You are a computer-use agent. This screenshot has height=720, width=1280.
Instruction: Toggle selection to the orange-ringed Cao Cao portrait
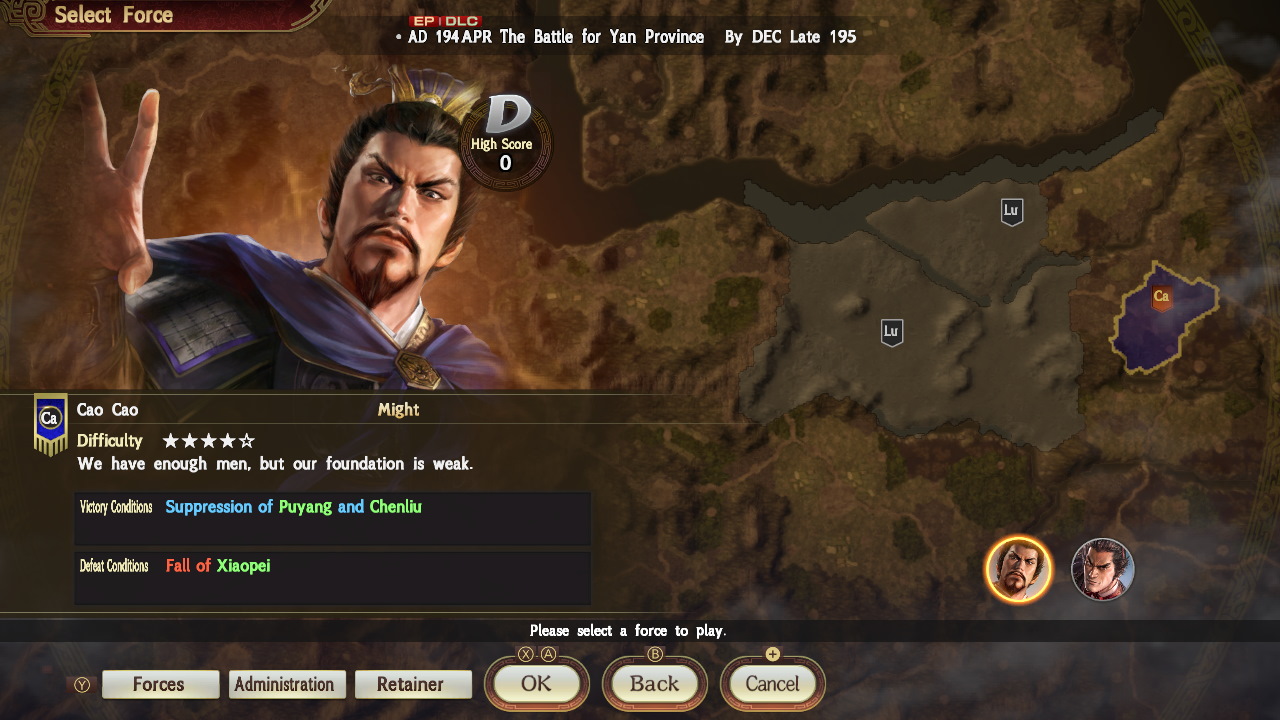coord(1021,569)
